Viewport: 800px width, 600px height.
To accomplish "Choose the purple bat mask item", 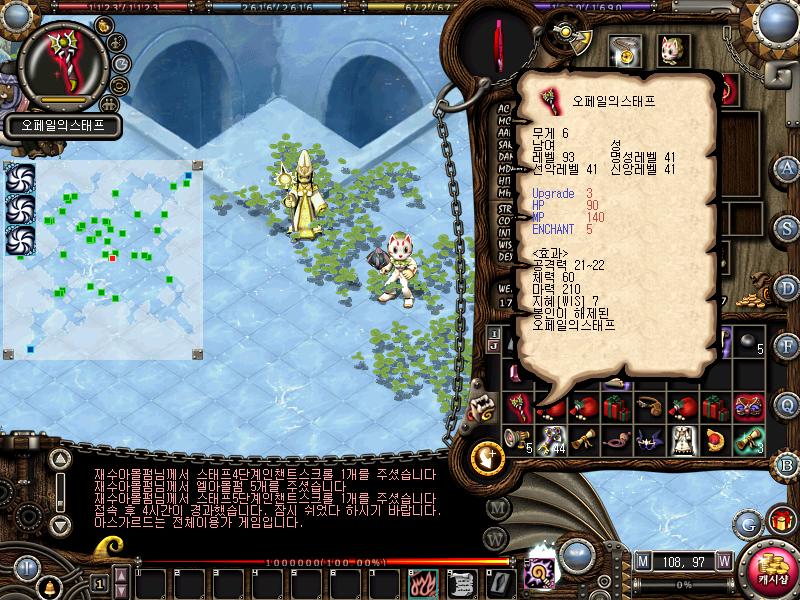I will point(649,438).
